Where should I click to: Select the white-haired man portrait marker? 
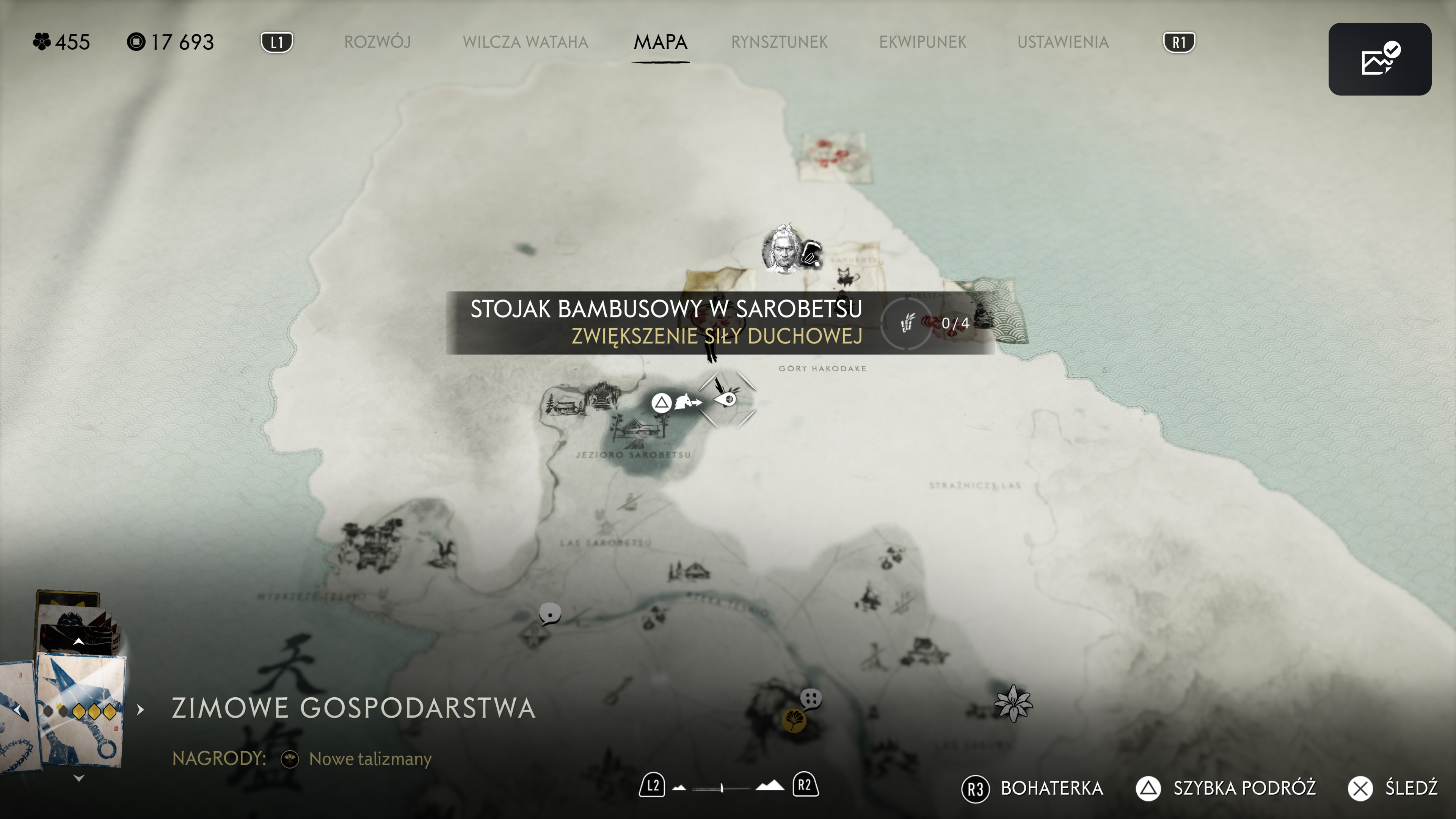coord(783,250)
